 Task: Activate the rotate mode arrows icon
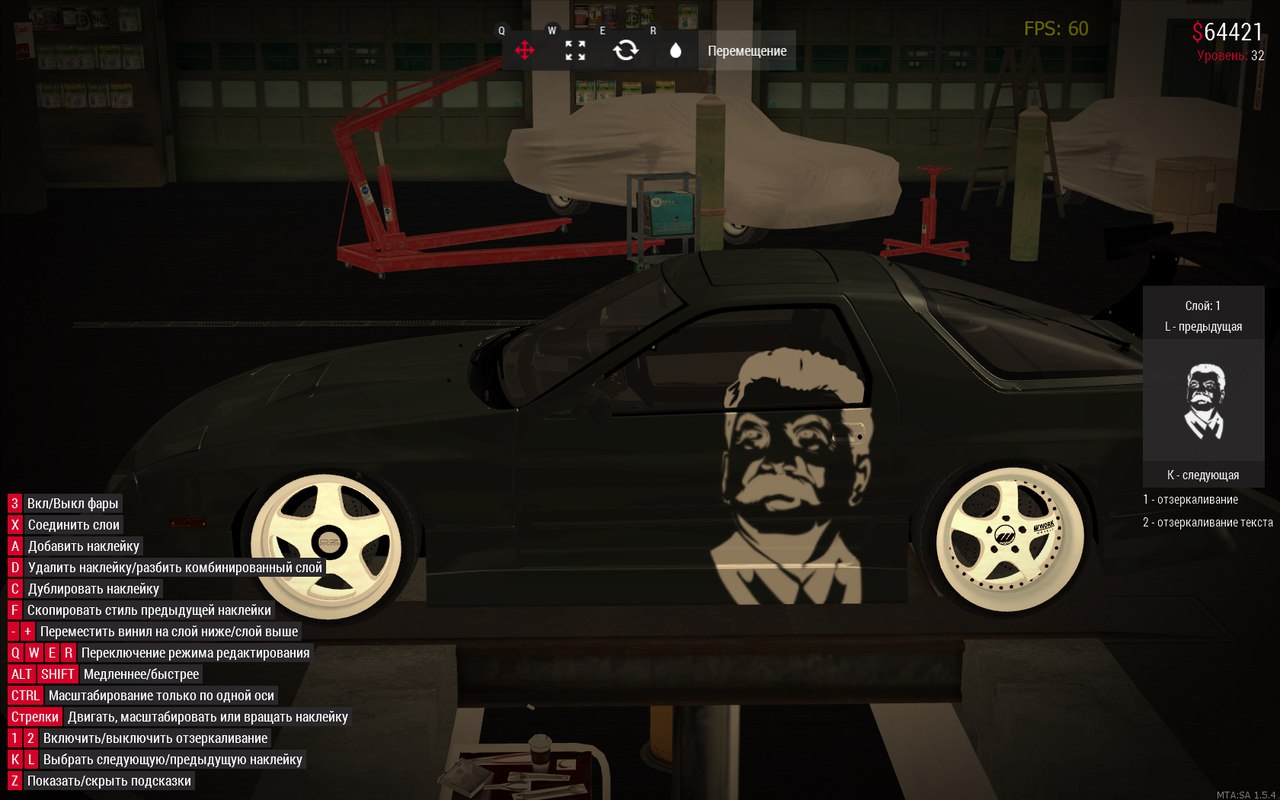(x=626, y=50)
